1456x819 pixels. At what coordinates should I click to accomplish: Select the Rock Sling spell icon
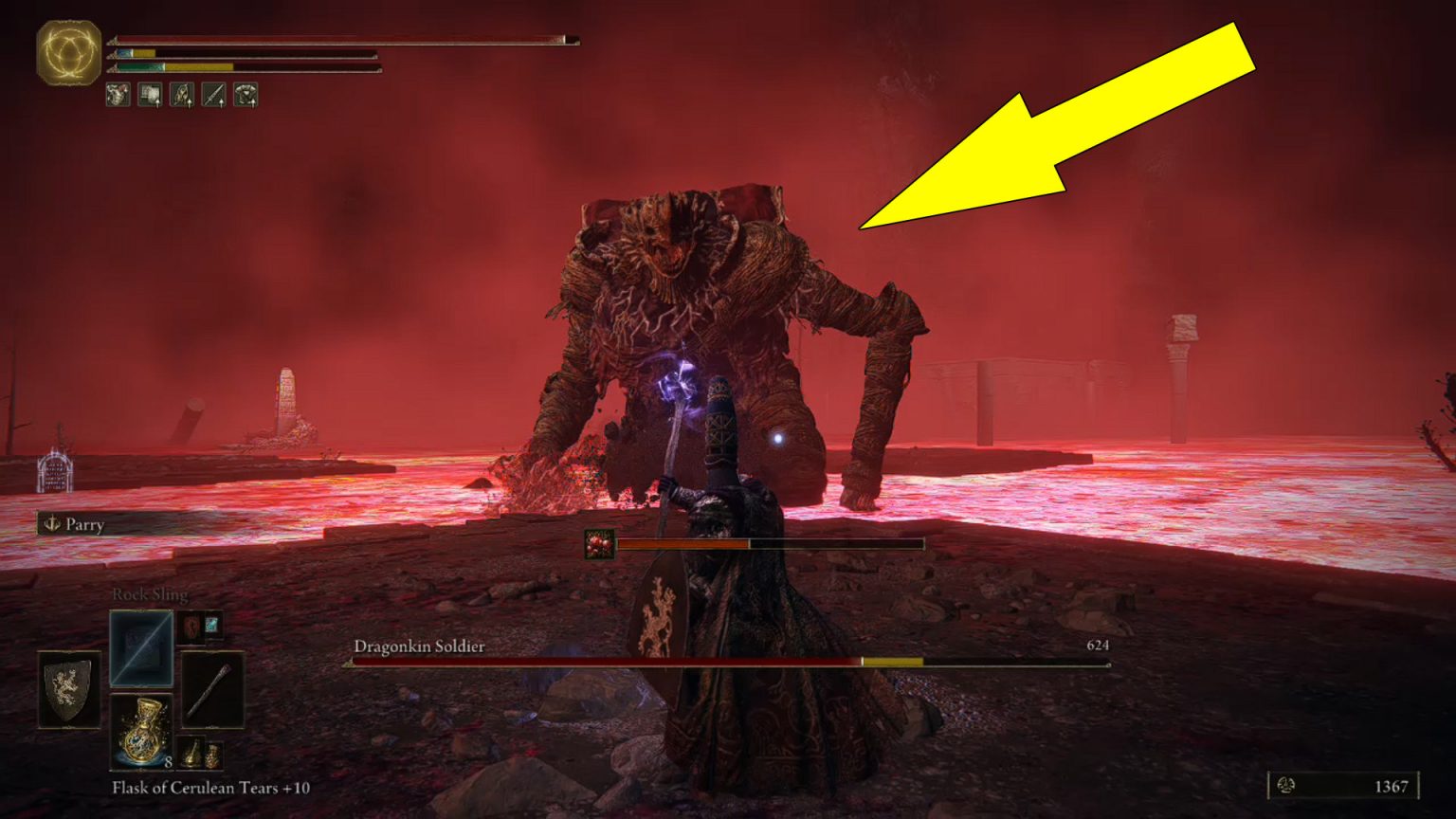(x=142, y=648)
